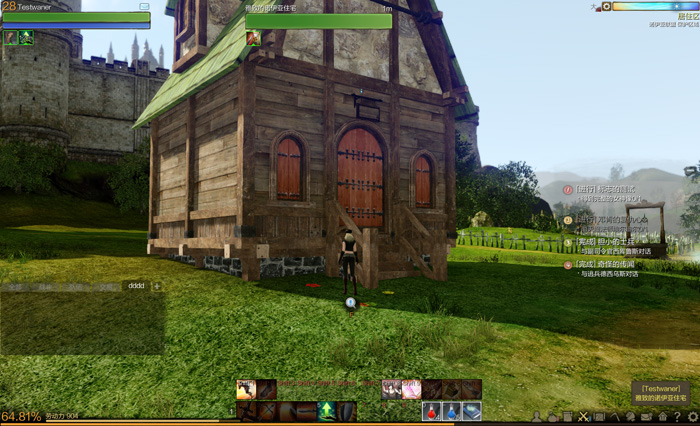Add a new chat tab with plus
The height and width of the screenshot is (426, 700).
click(156, 286)
